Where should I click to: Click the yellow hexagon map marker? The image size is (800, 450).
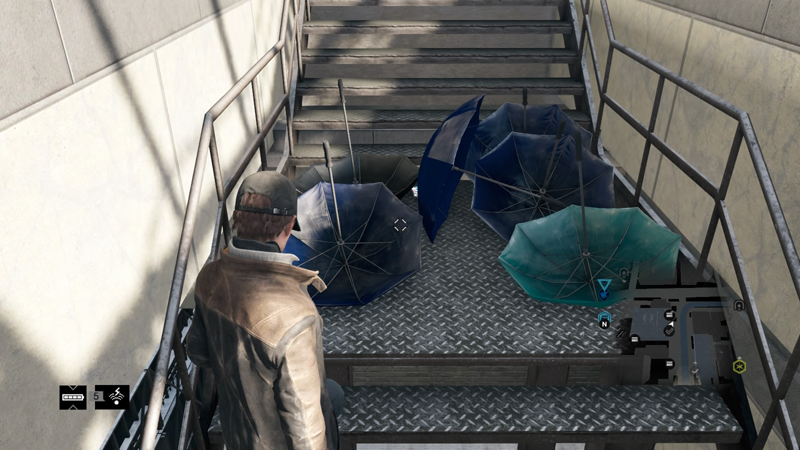point(739,366)
